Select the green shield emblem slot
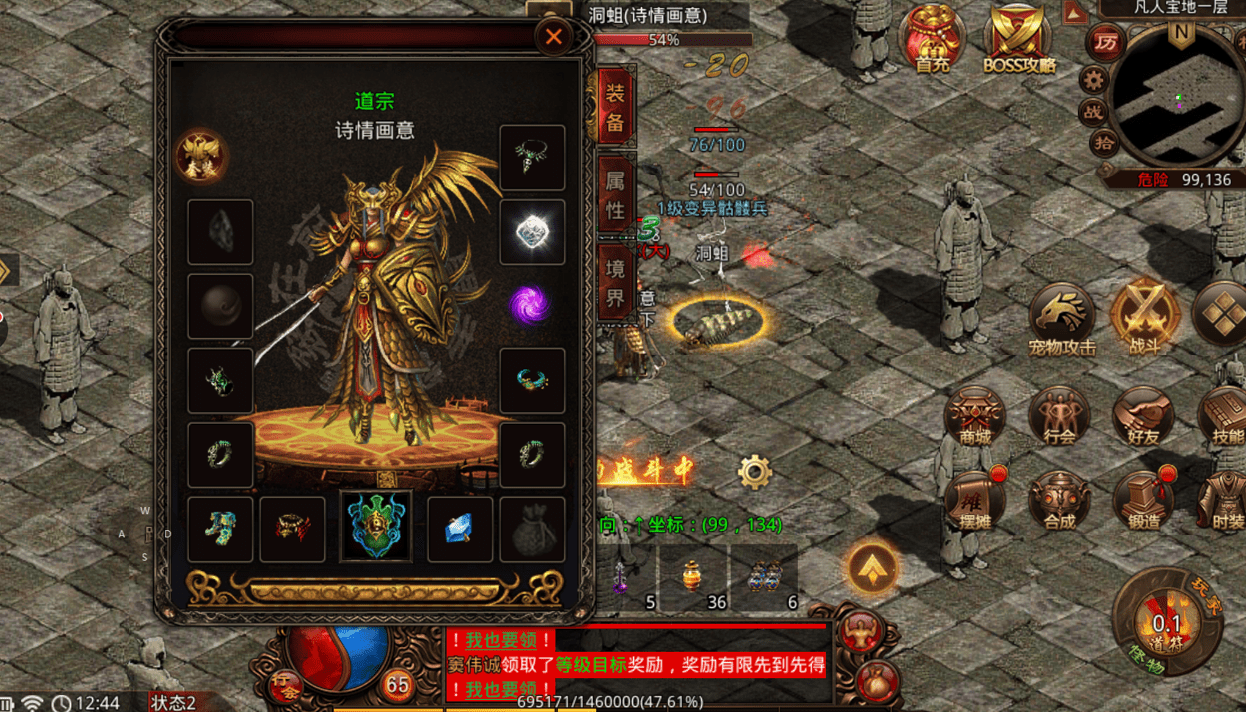Viewport: 1246px width, 712px height. pyautogui.click(x=376, y=527)
